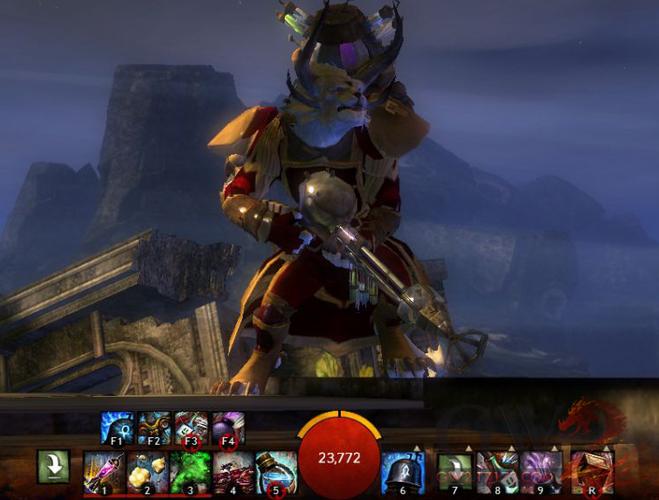
Task: Activate the purple utility skill 9
Action: (x=540, y=472)
